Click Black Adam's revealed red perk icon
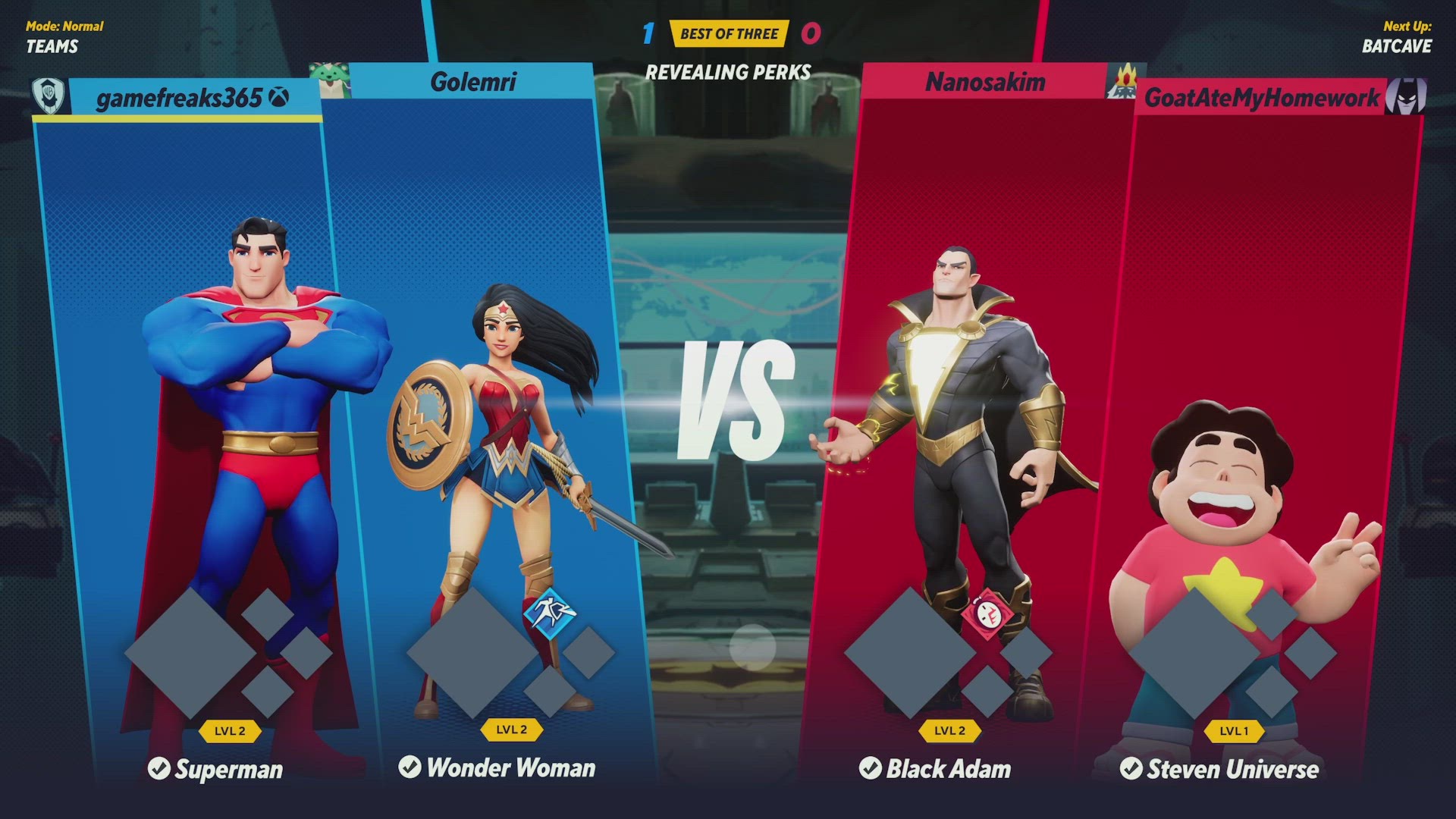The height and width of the screenshot is (819, 1456). click(x=987, y=613)
